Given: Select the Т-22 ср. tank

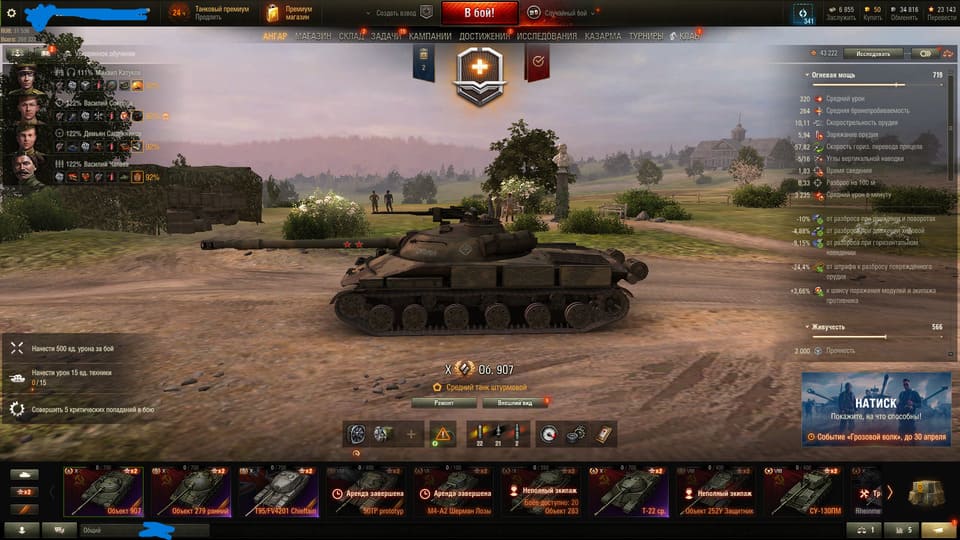Looking at the screenshot, I should click(627, 491).
